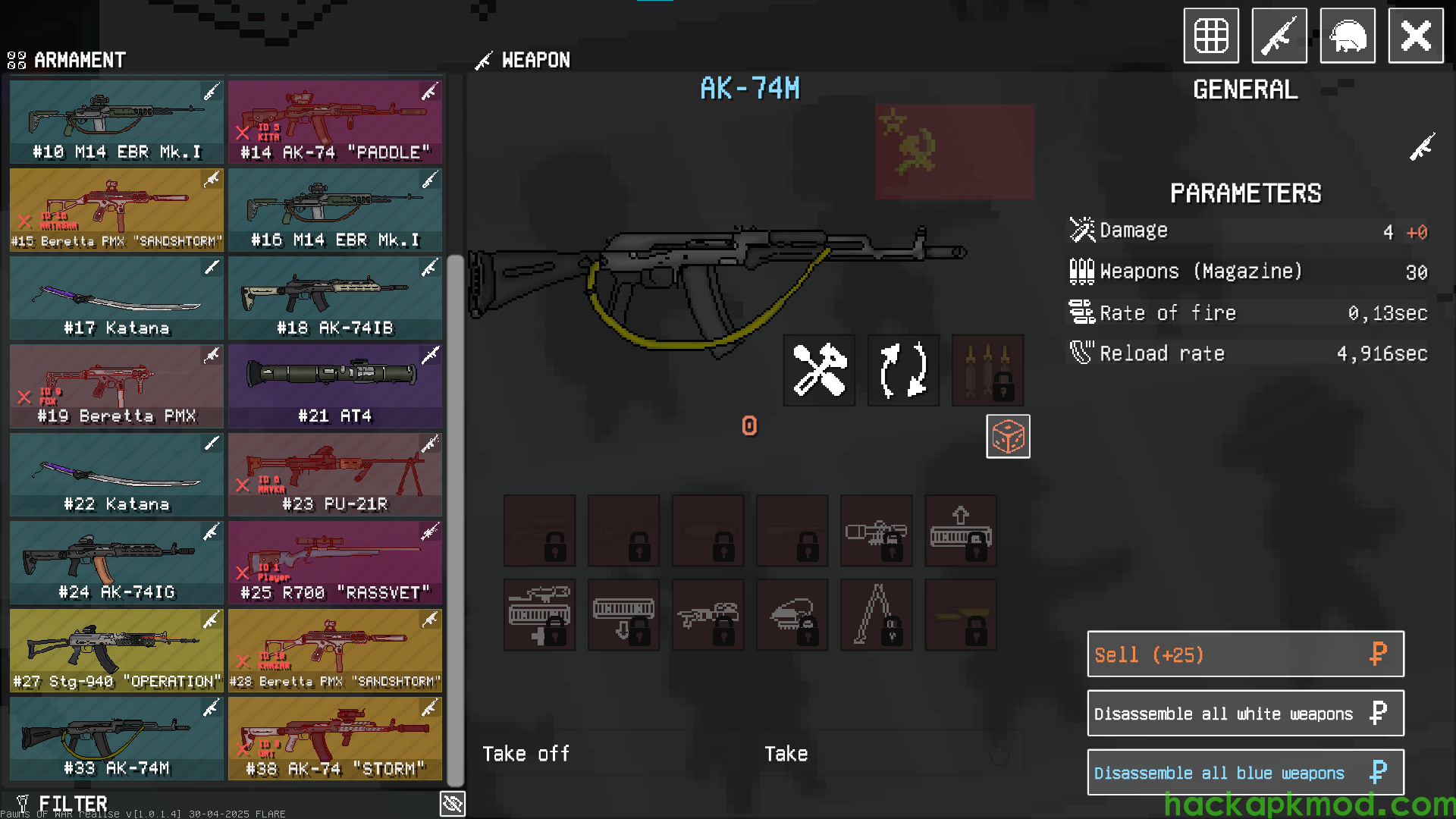Screen dimensions: 1456x819
Task: Select the #21 AT4 launcher
Action: click(x=334, y=386)
